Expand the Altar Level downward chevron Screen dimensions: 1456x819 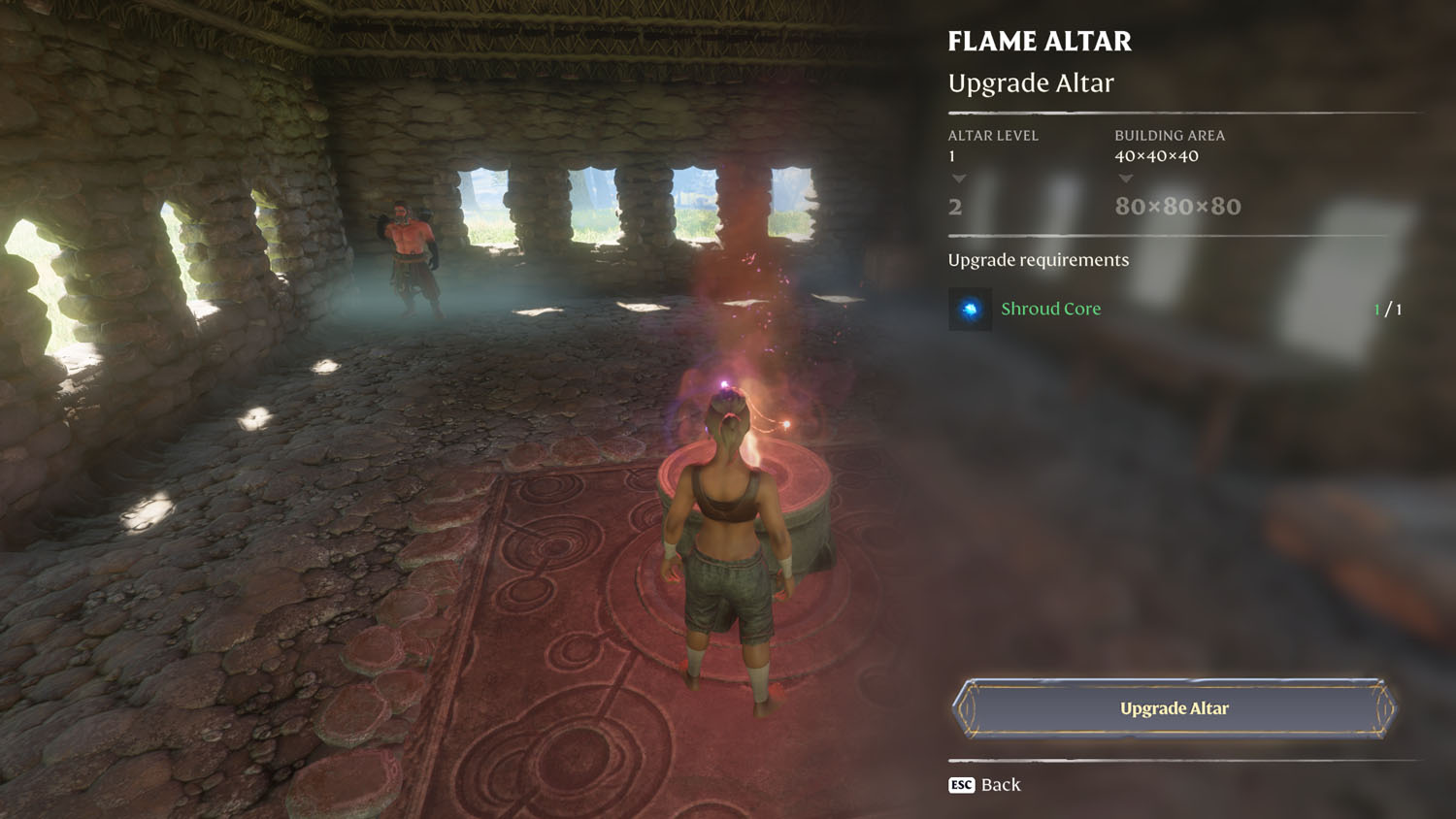click(x=959, y=178)
